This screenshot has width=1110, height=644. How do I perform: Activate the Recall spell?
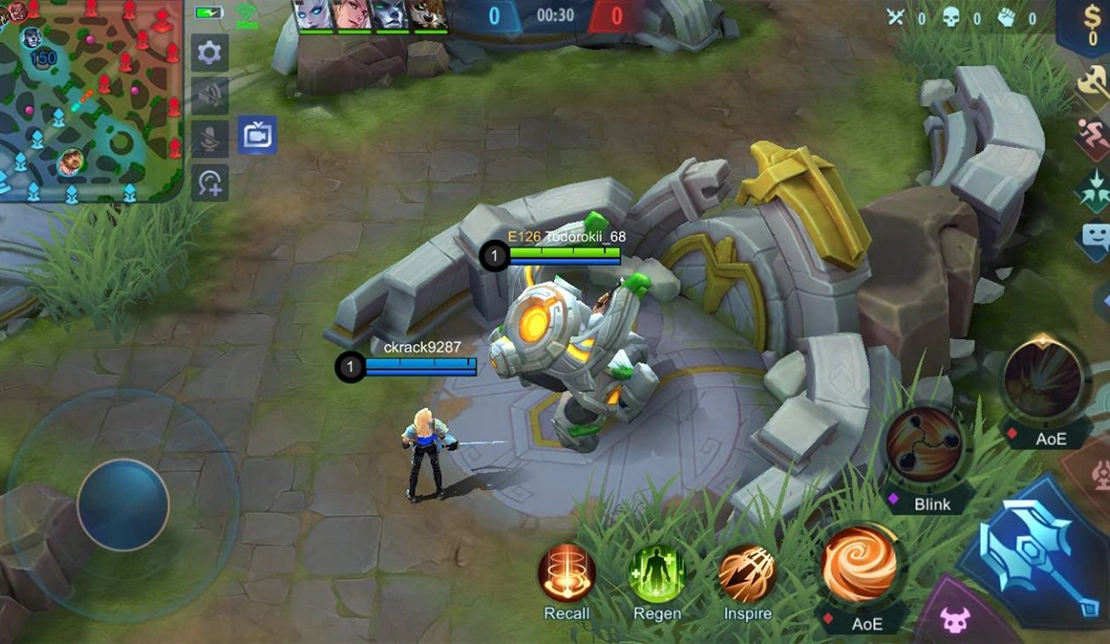(567, 575)
